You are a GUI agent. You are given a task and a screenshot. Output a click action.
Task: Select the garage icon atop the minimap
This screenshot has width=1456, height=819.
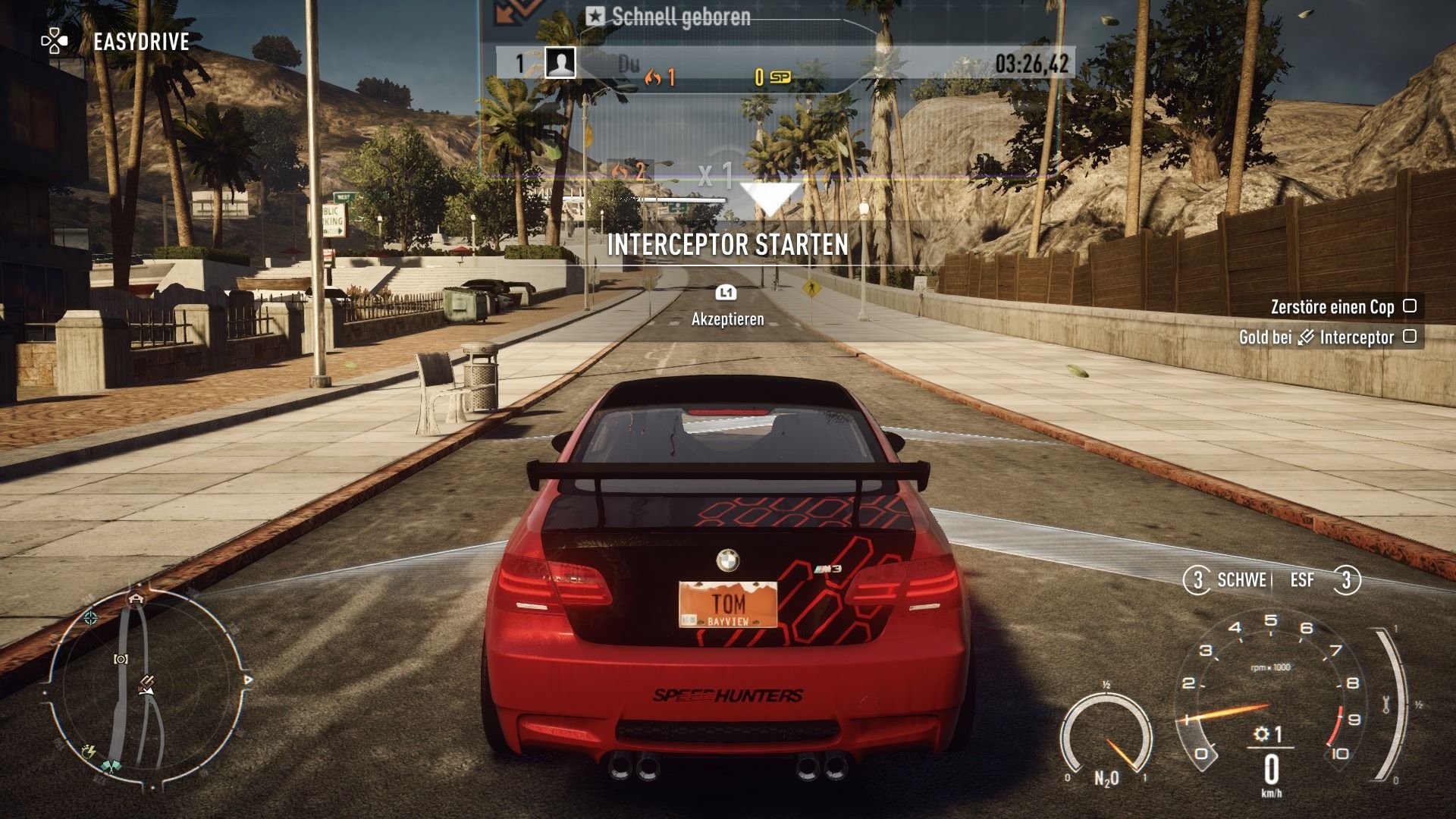click(137, 598)
